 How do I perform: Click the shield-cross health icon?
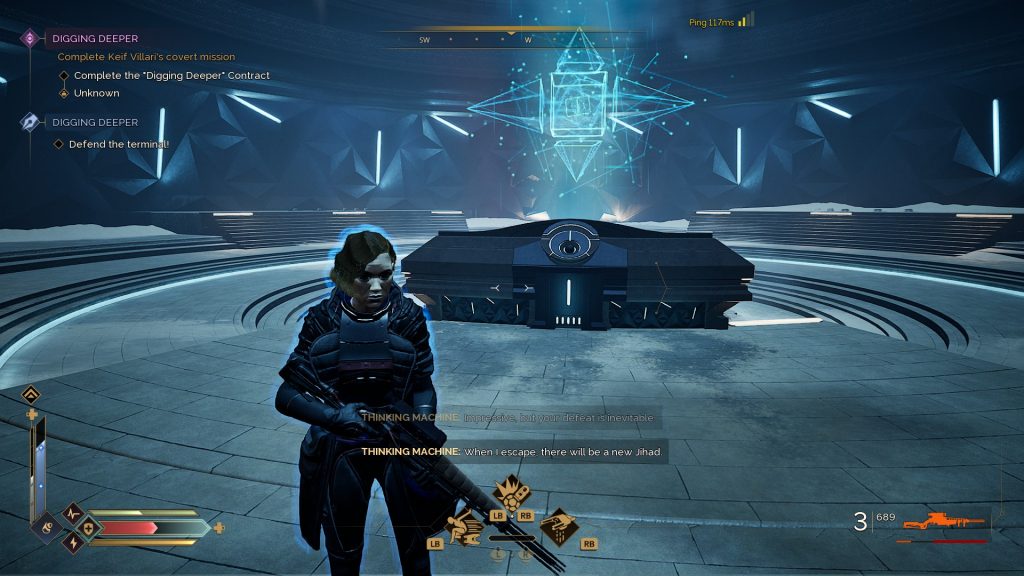click(88, 527)
